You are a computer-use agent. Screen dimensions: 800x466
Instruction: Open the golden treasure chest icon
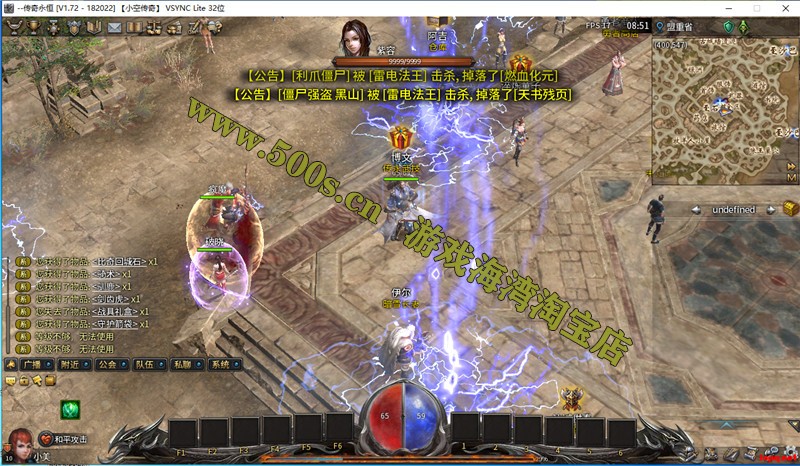click(790, 209)
